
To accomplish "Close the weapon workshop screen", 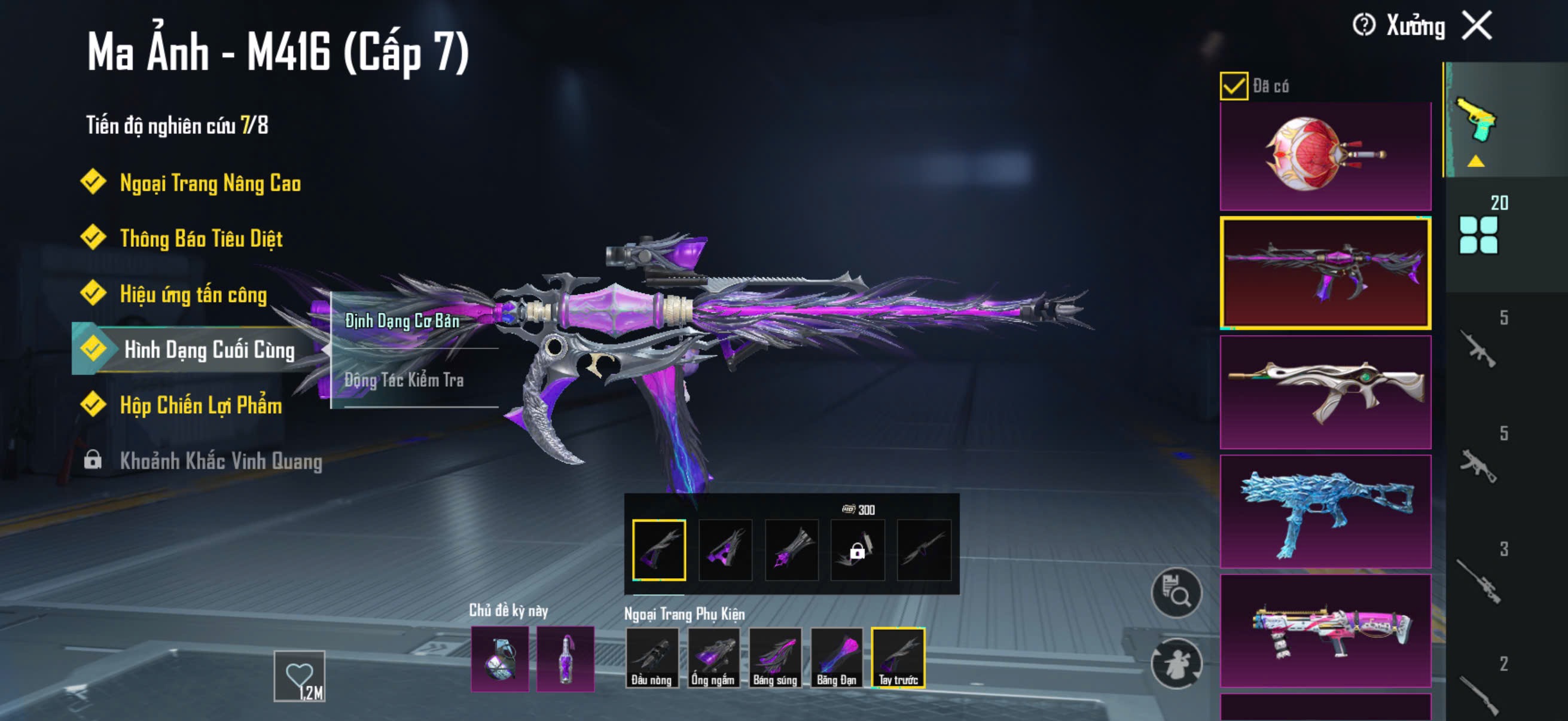I will (1477, 26).
